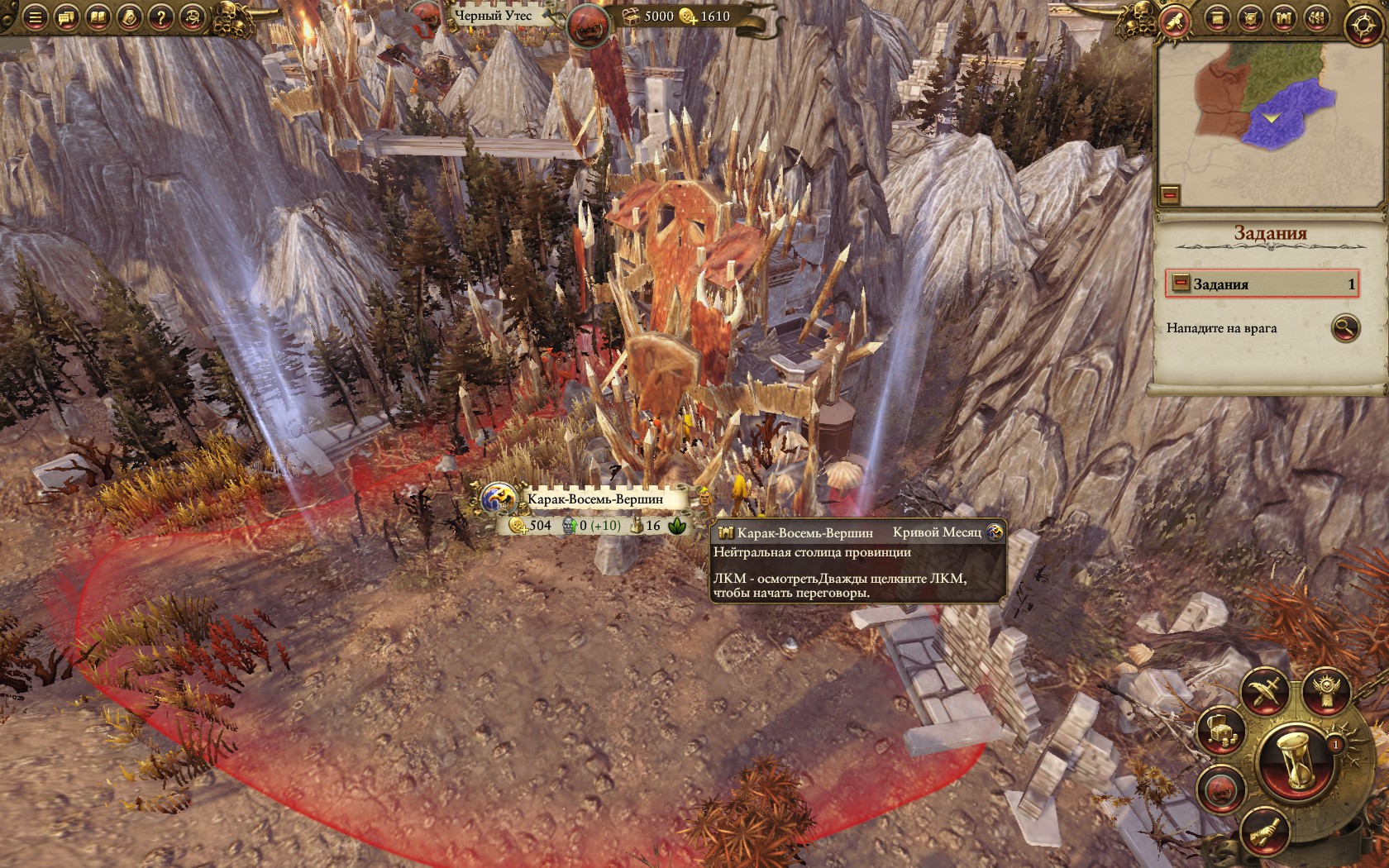Open the main menu hamburger button
The image size is (1389, 868).
[x=35, y=17]
